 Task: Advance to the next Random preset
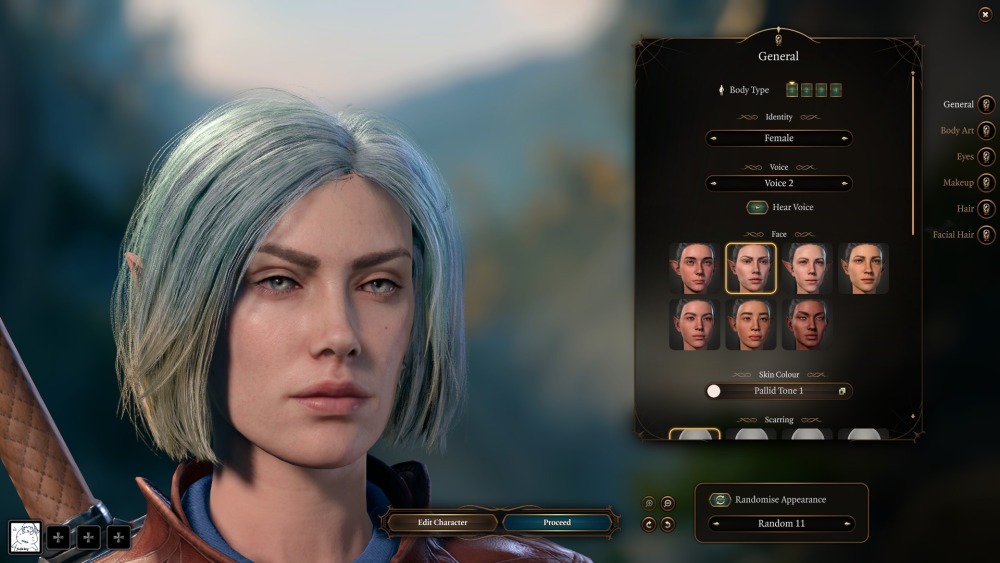[846, 523]
